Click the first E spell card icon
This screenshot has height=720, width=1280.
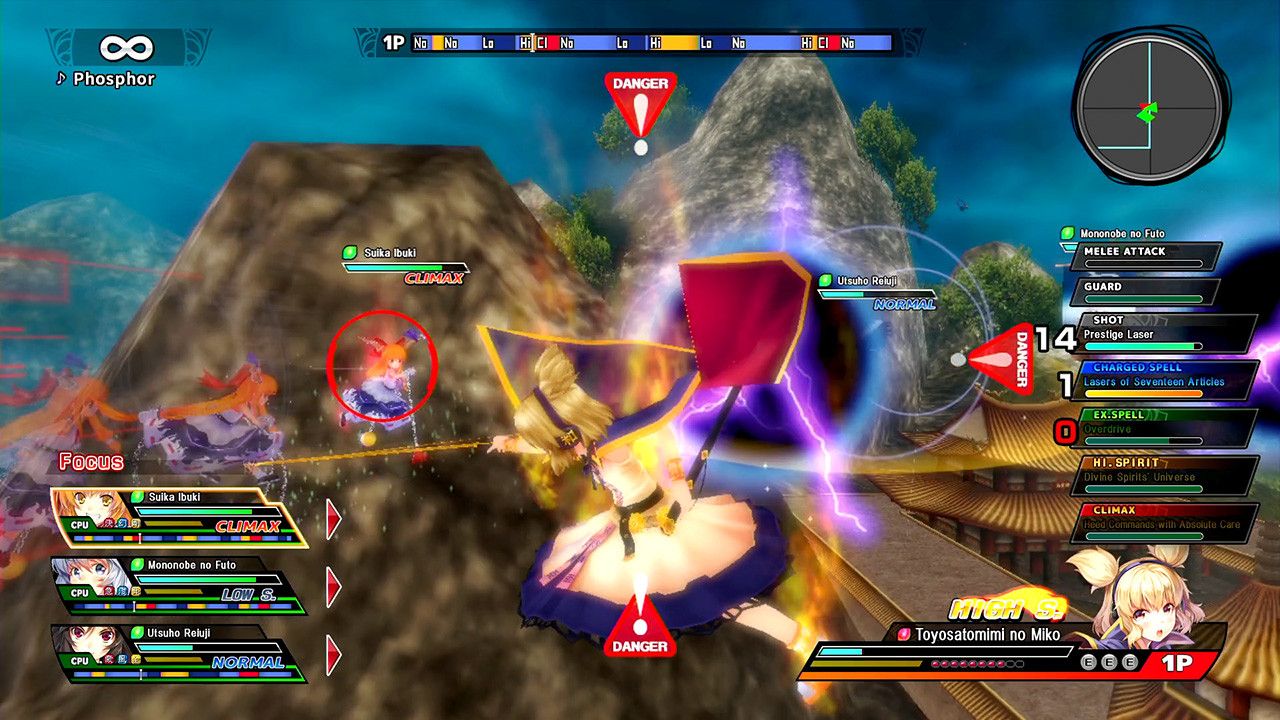tap(1089, 662)
